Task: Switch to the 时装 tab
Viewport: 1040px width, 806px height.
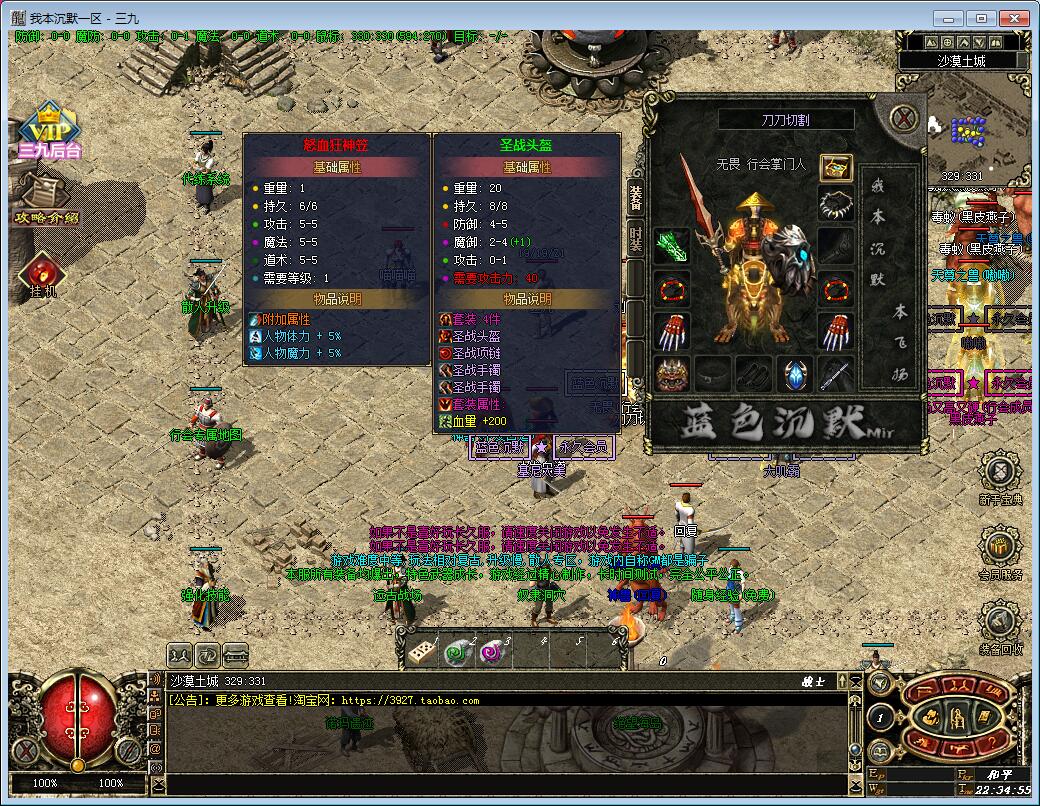Action: tap(635, 238)
